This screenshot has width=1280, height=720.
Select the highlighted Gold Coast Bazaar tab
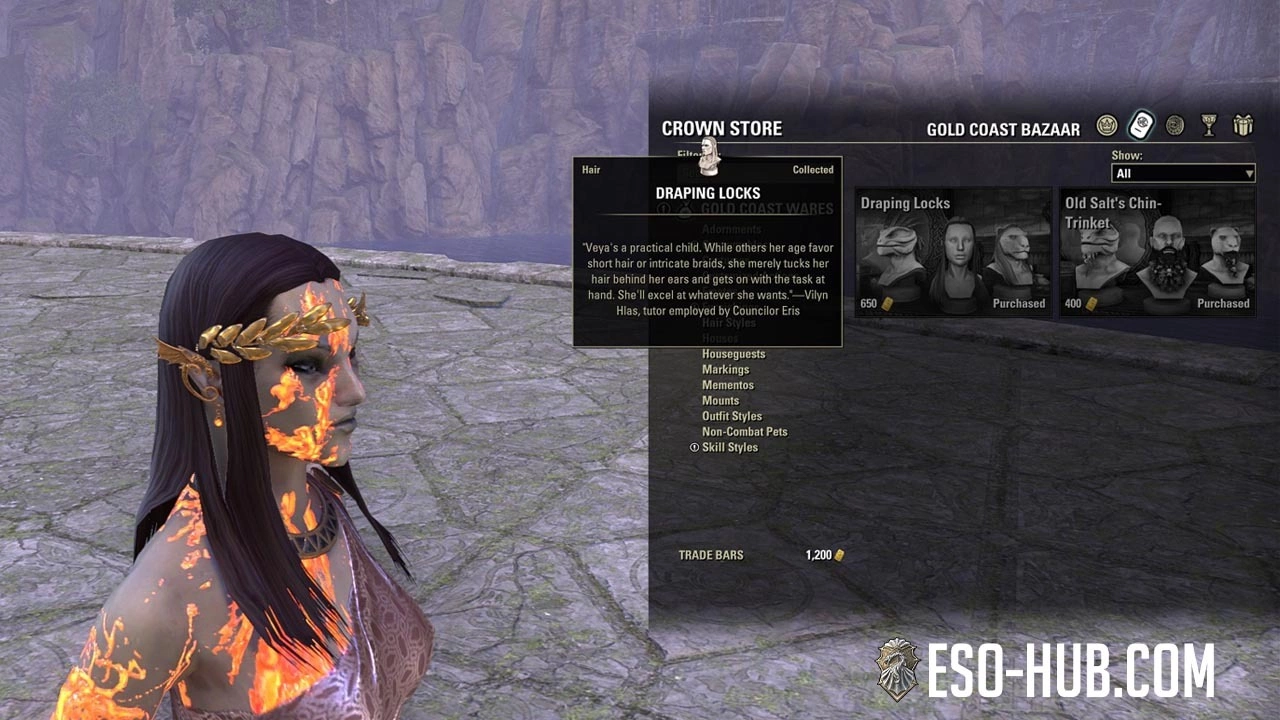(1141, 125)
